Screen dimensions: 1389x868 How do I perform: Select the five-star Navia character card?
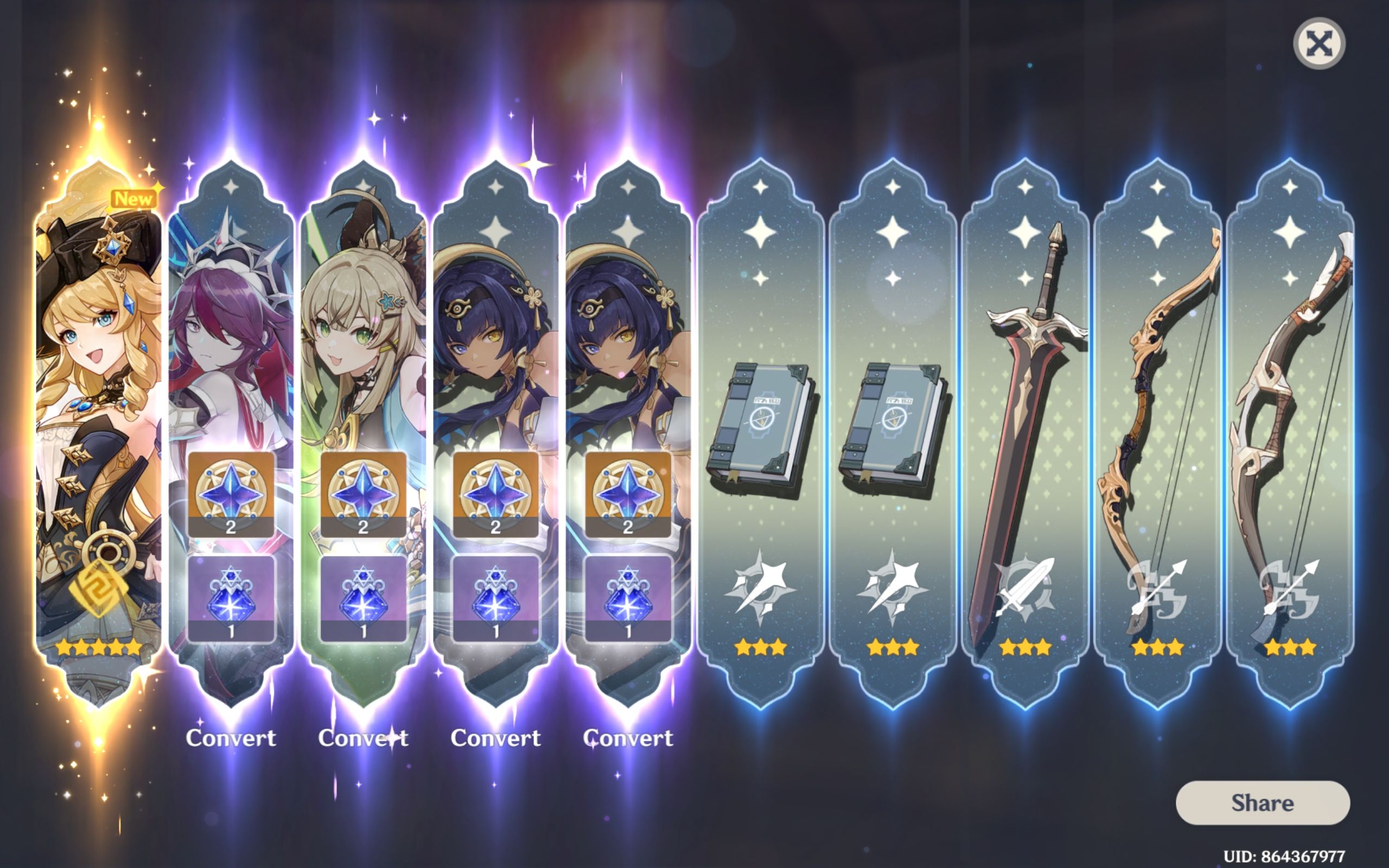98,402
